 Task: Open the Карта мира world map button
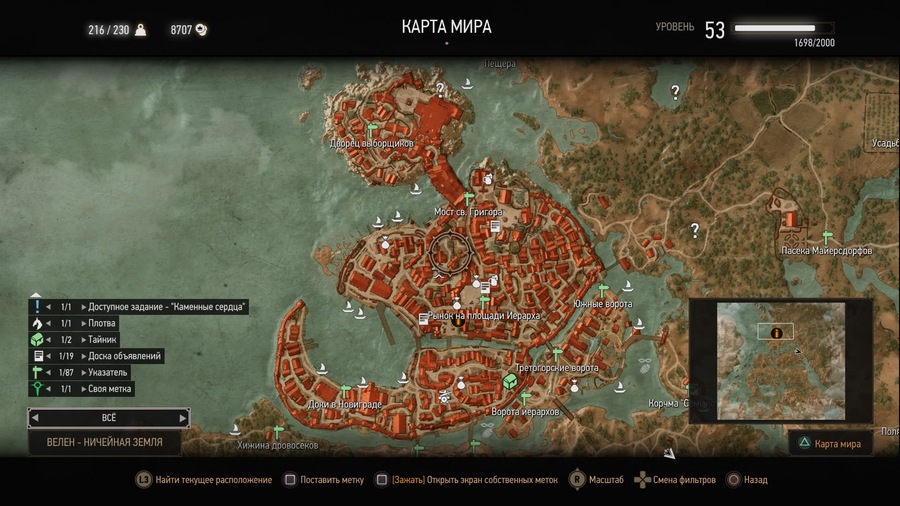coord(830,442)
